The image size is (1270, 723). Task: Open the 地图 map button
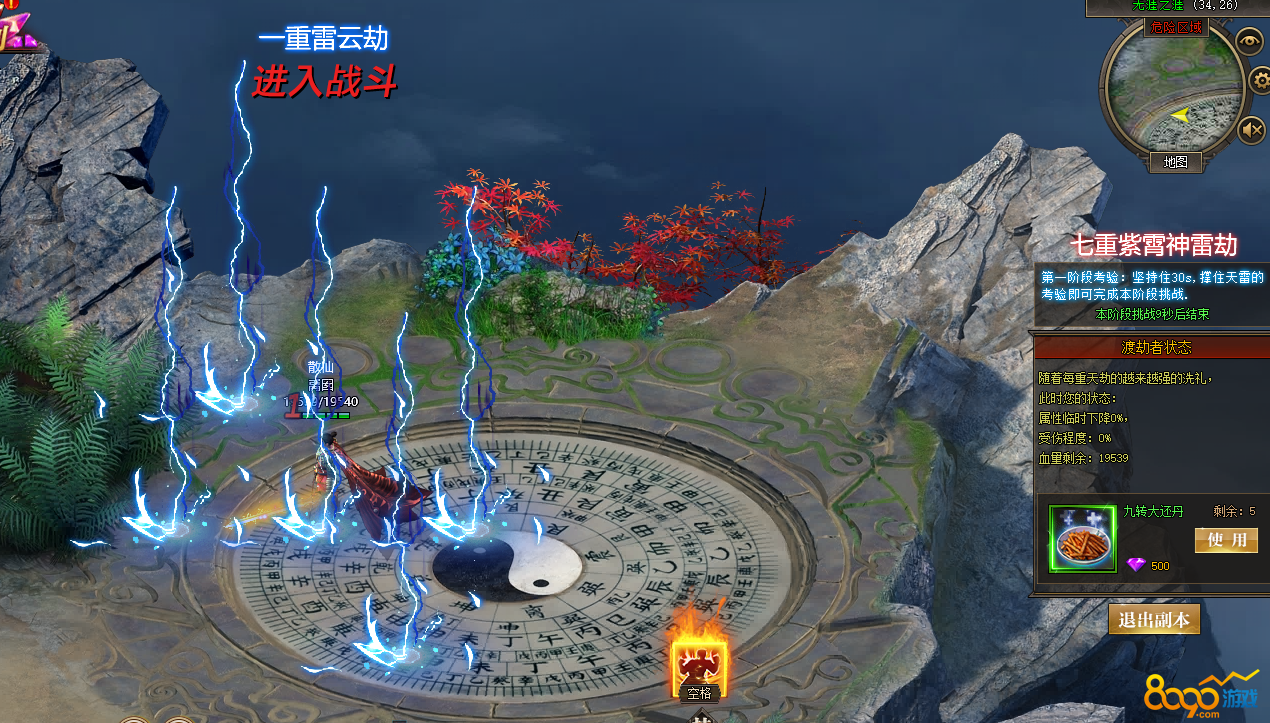(1175, 161)
